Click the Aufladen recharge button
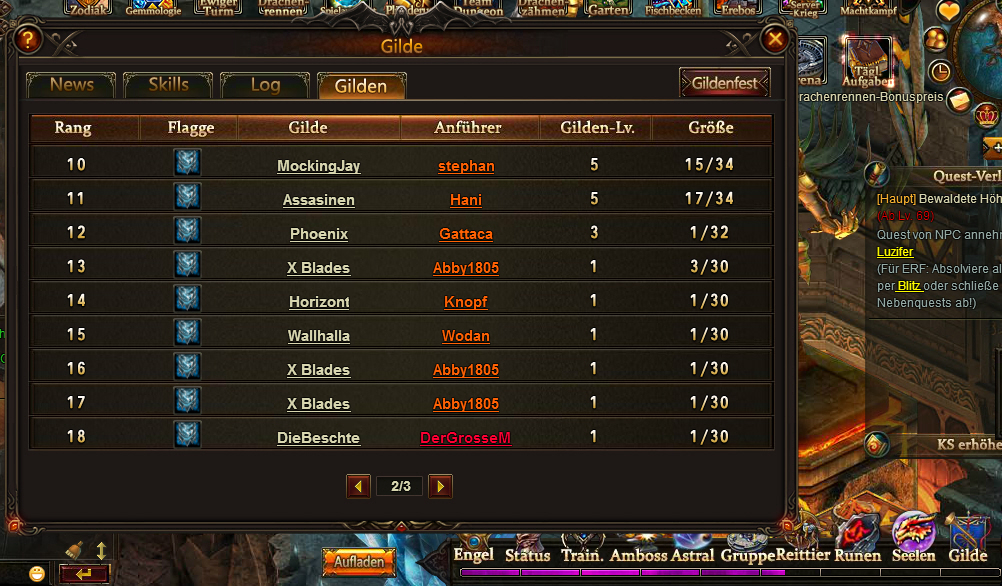 pyautogui.click(x=359, y=562)
